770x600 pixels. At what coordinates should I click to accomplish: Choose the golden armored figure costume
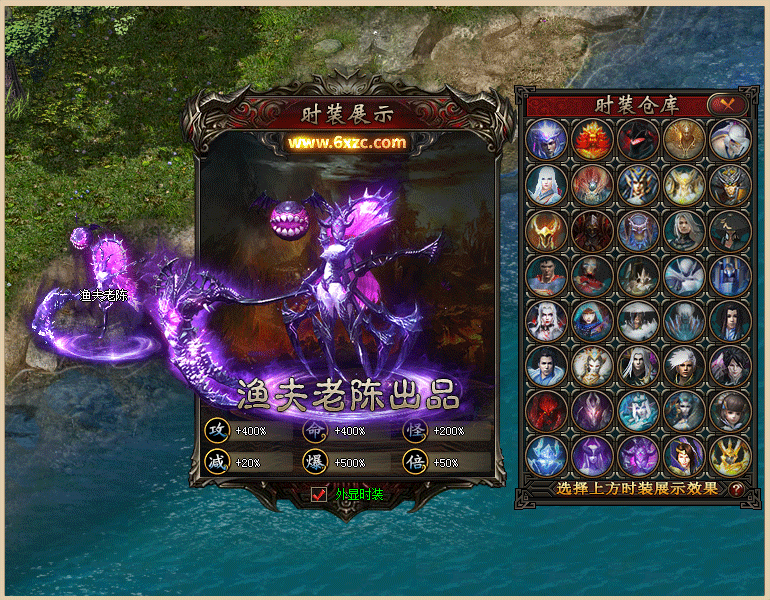click(684, 140)
